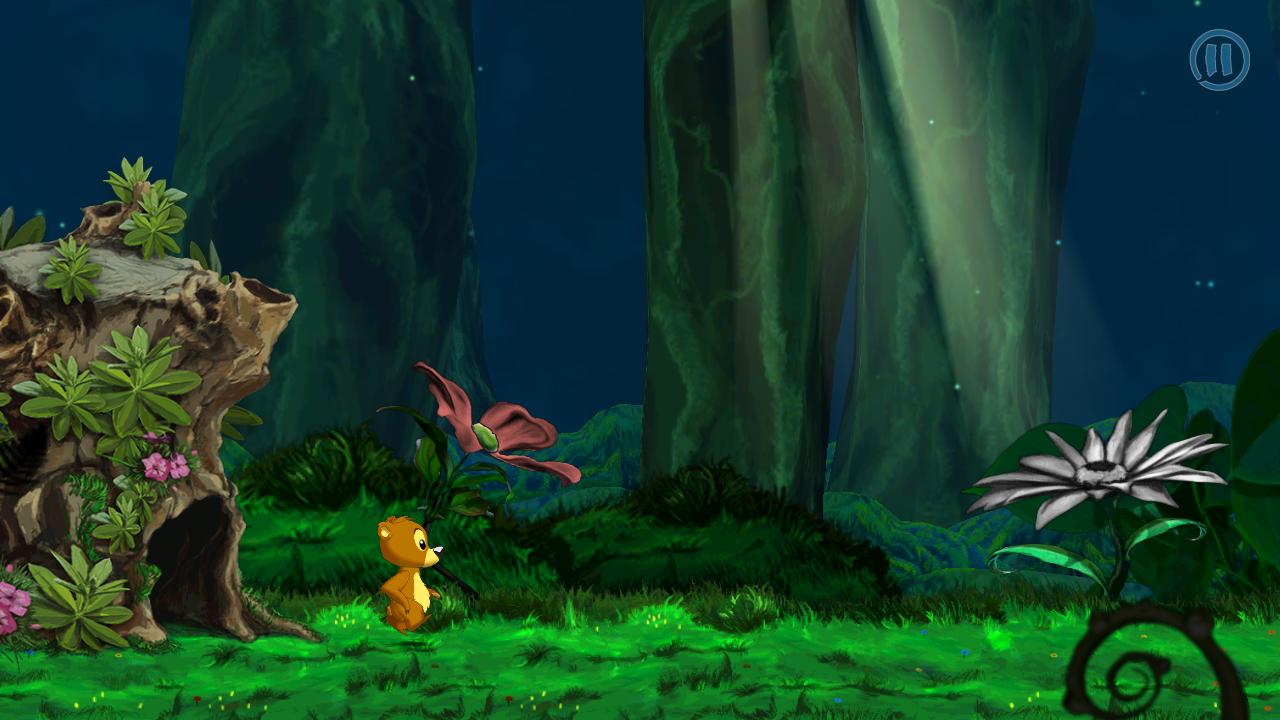Click the bear's white snout
The image size is (1280, 720).
pos(436,548)
